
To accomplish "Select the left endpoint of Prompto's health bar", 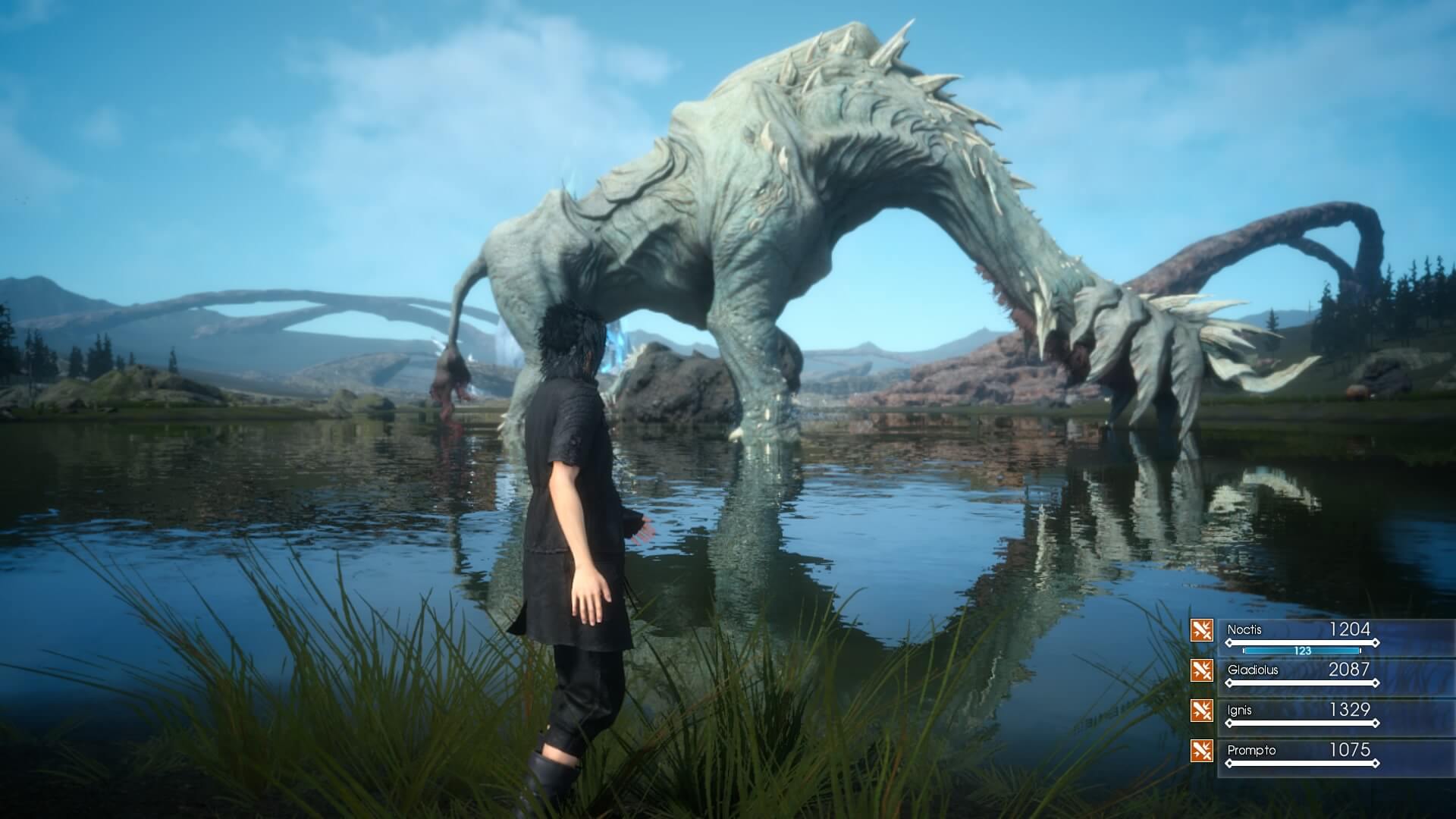I will [x=1229, y=764].
